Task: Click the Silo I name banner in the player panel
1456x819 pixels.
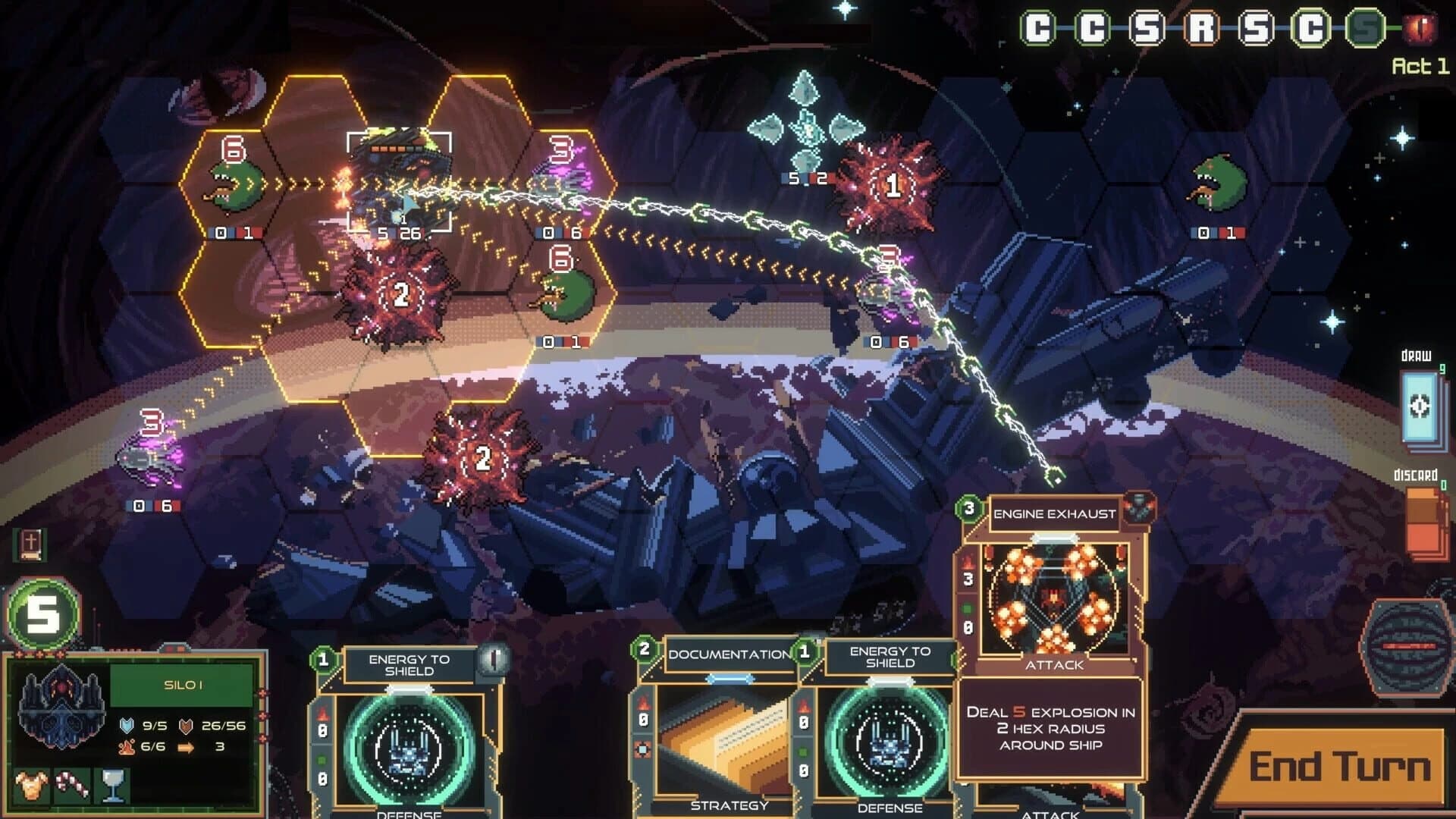Action: pyautogui.click(x=182, y=684)
